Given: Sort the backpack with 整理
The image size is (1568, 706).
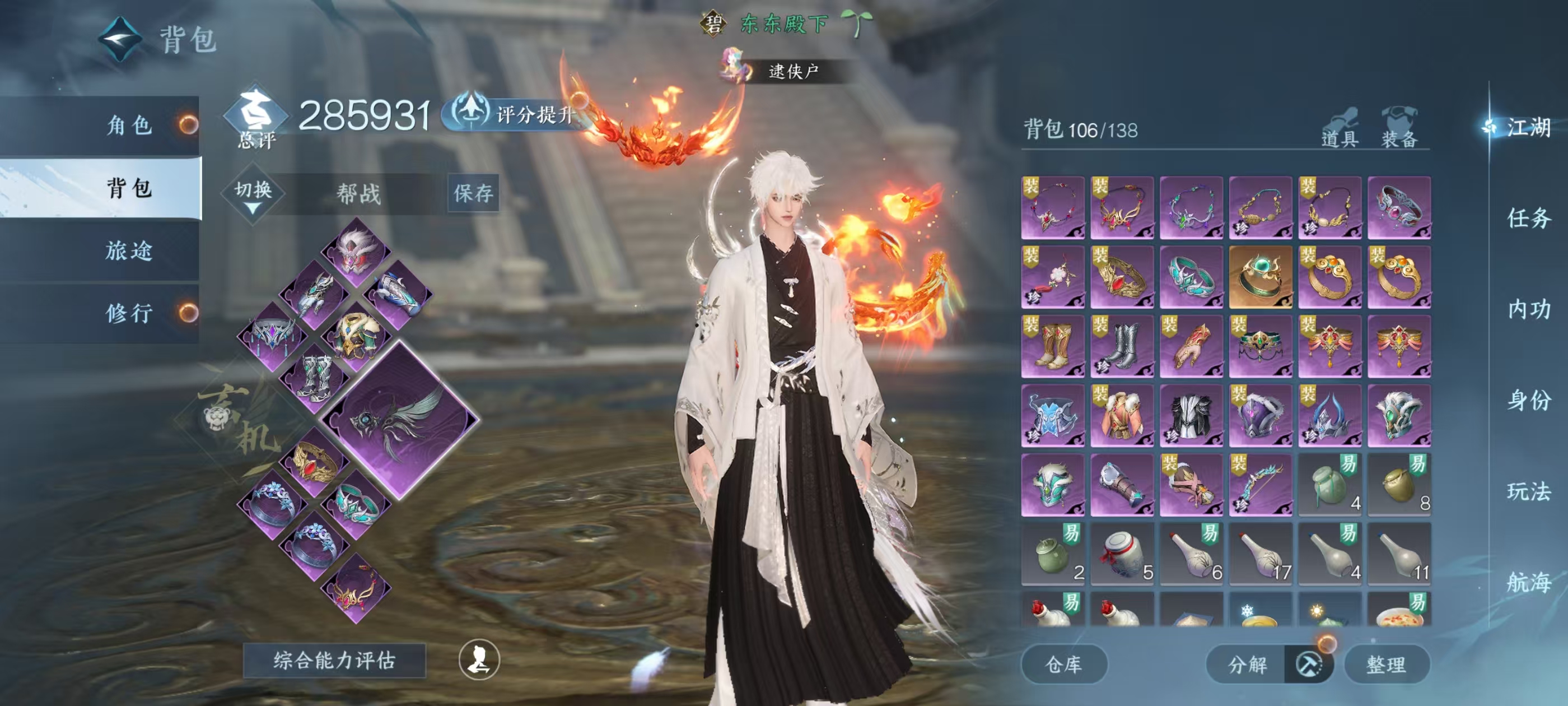Looking at the screenshot, I should 1386,664.
